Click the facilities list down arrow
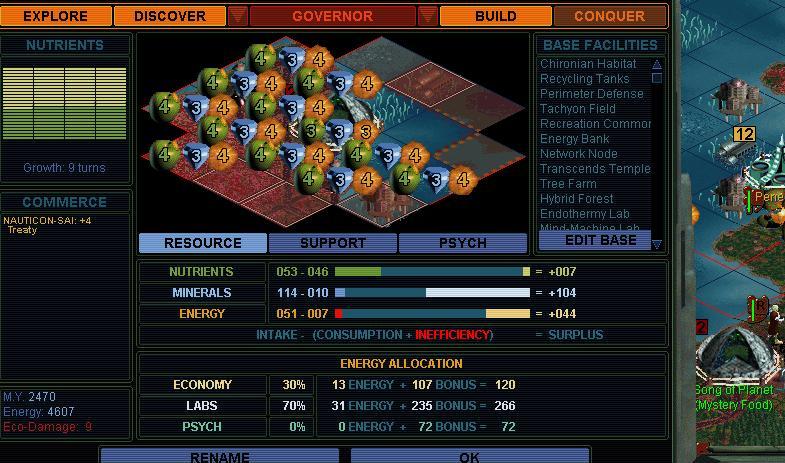This screenshot has width=785, height=463. tap(657, 243)
